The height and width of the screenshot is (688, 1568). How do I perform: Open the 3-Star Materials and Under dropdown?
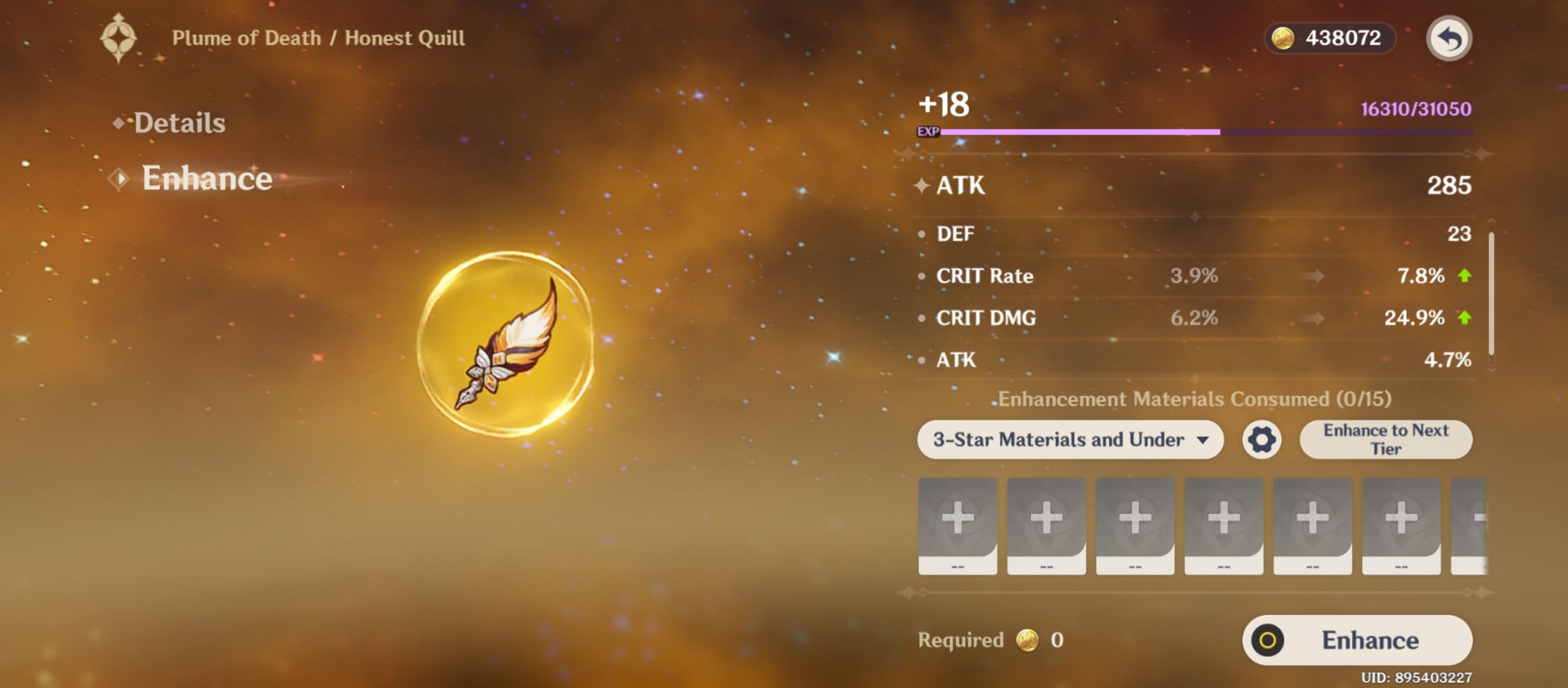(1070, 440)
